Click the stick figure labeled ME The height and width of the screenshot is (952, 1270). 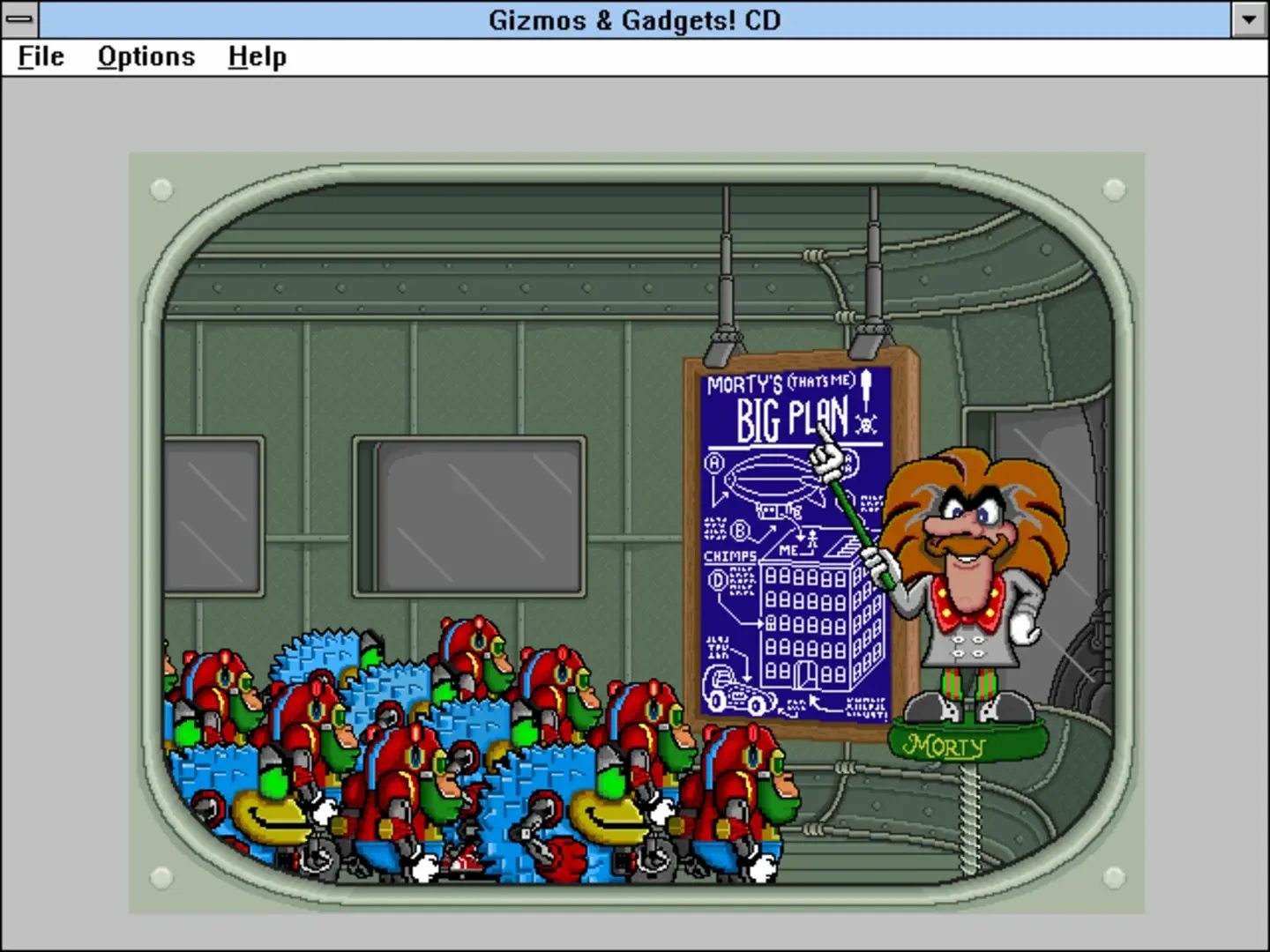pos(811,539)
